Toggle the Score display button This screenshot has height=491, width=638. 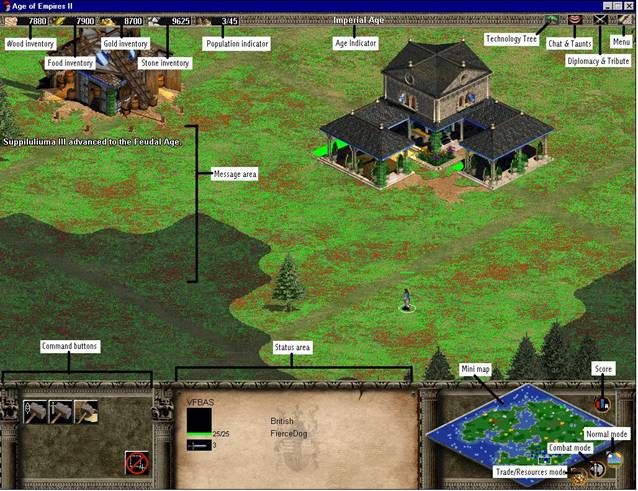pyautogui.click(x=602, y=405)
